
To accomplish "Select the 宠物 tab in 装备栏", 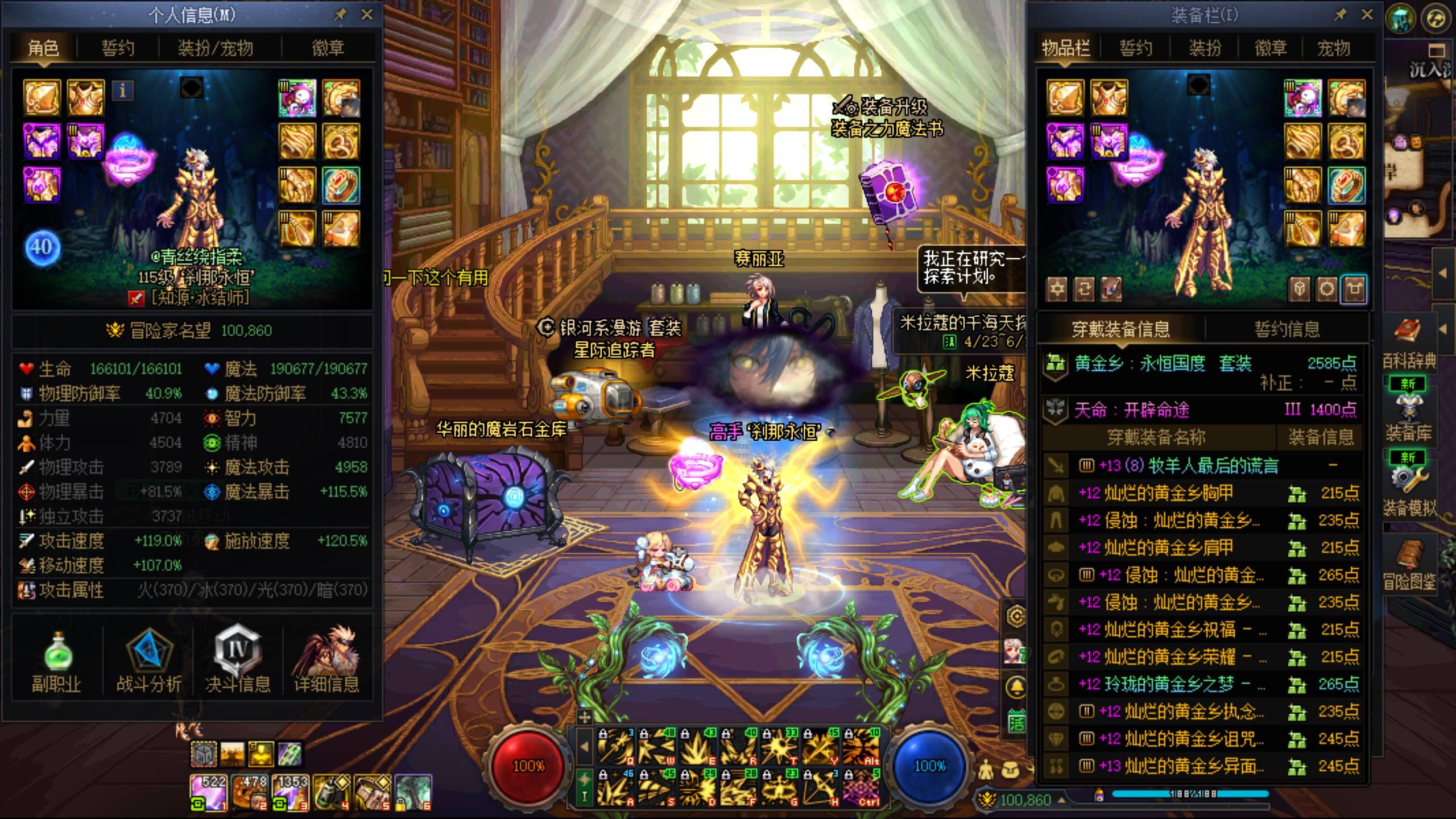I will tap(1333, 48).
